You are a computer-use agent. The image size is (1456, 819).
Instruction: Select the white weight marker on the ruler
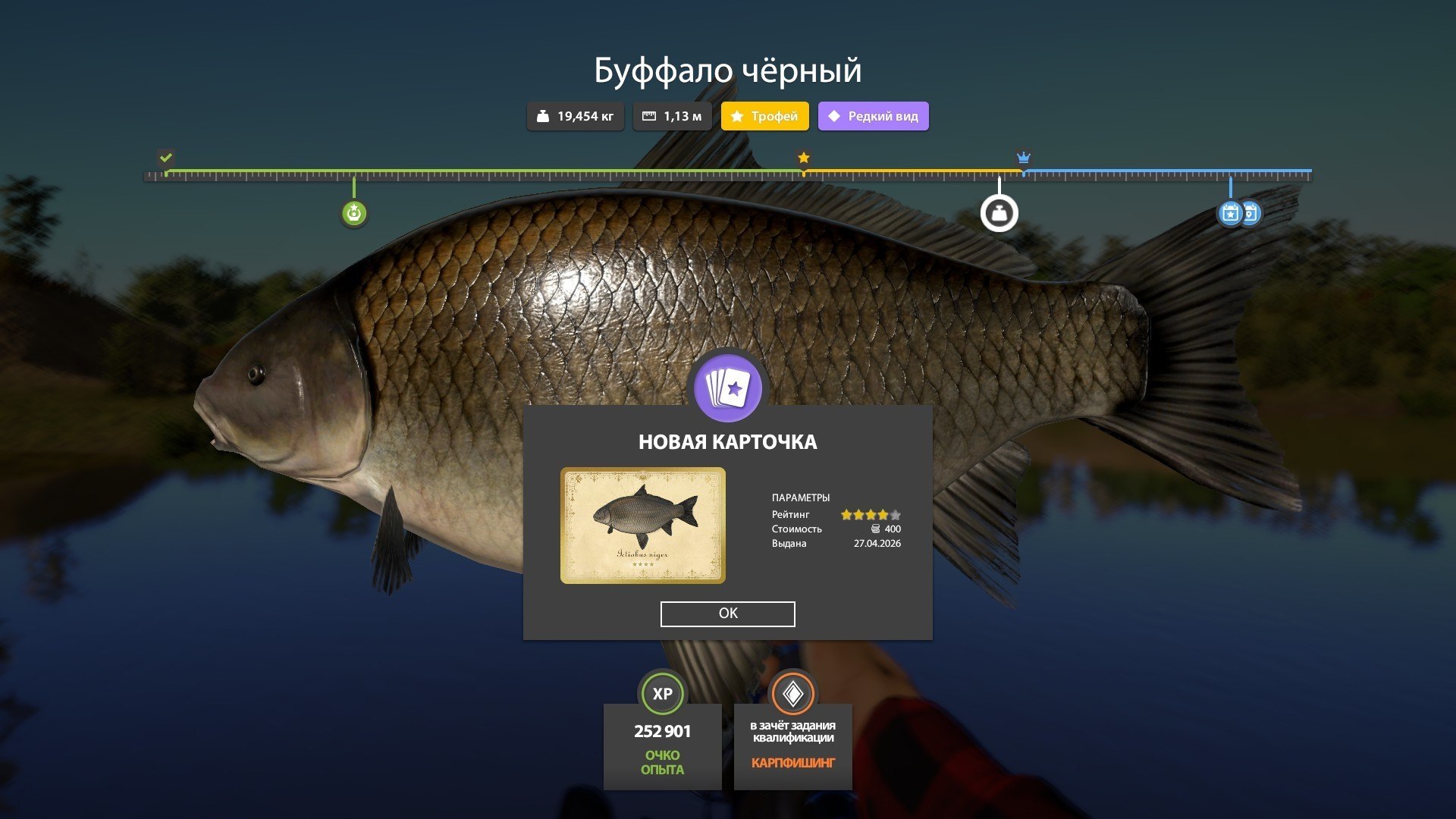pyautogui.click(x=999, y=213)
